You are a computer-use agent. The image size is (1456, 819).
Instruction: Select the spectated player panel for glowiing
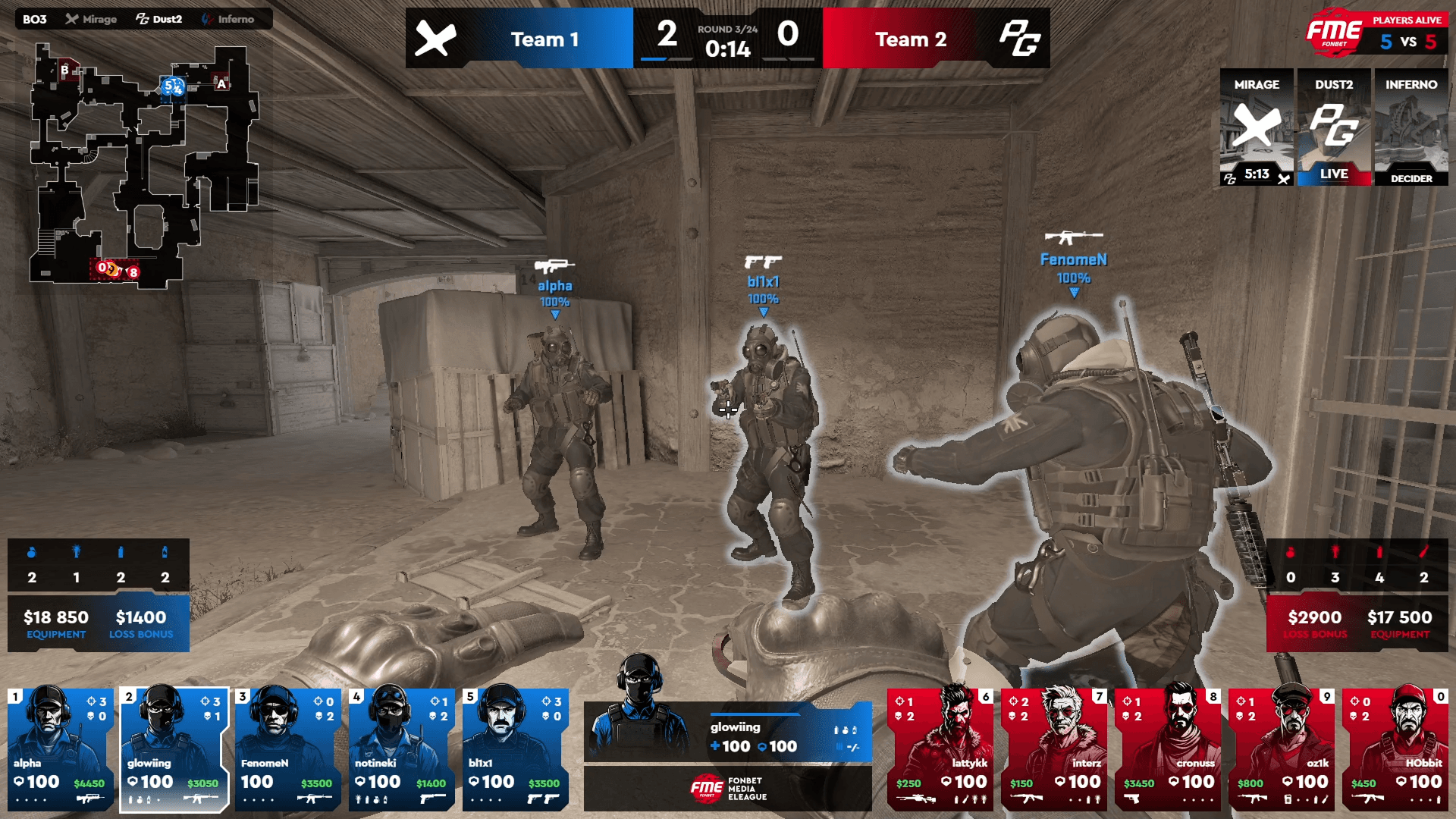(x=728, y=732)
